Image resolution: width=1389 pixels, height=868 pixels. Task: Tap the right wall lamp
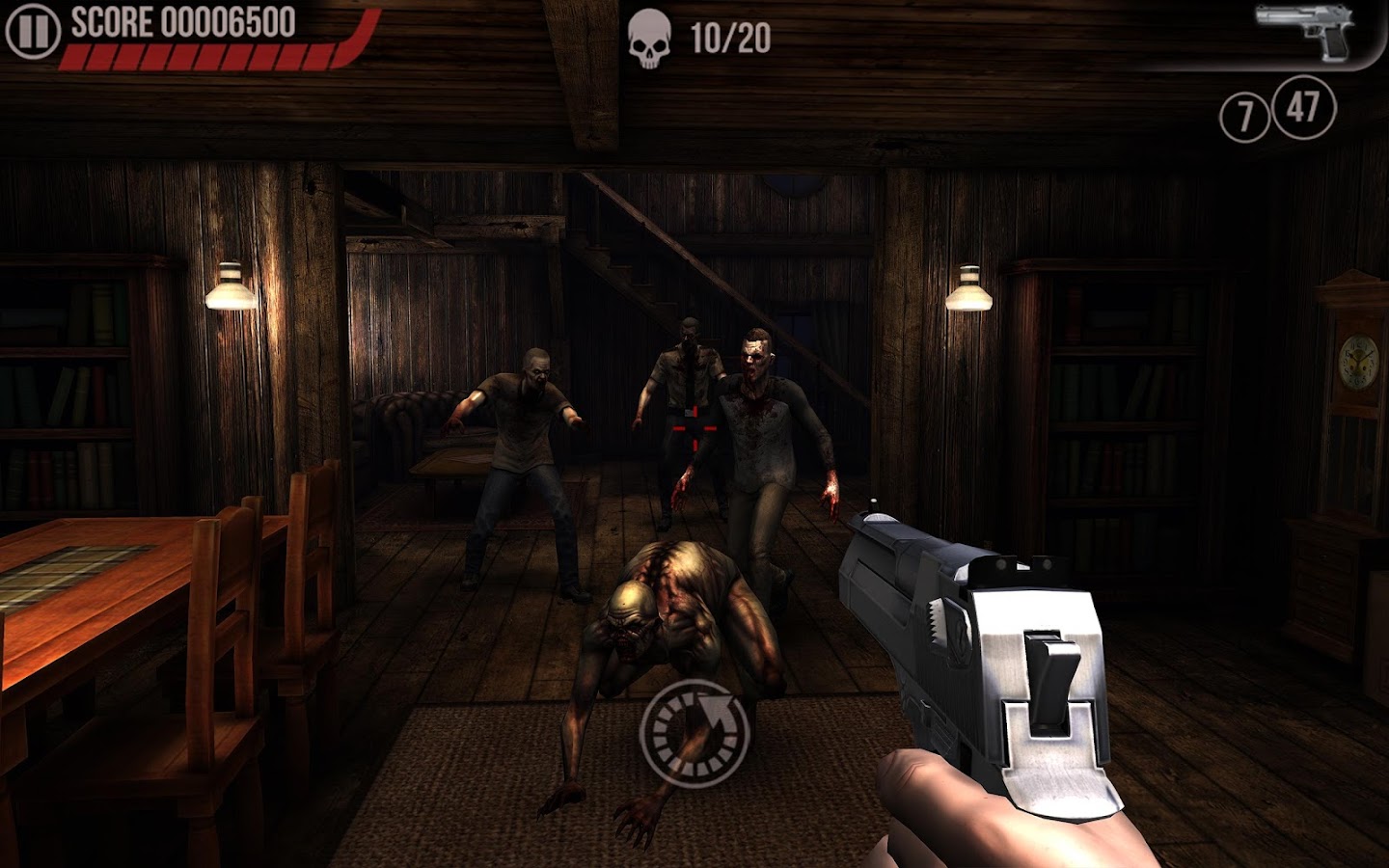[971, 285]
